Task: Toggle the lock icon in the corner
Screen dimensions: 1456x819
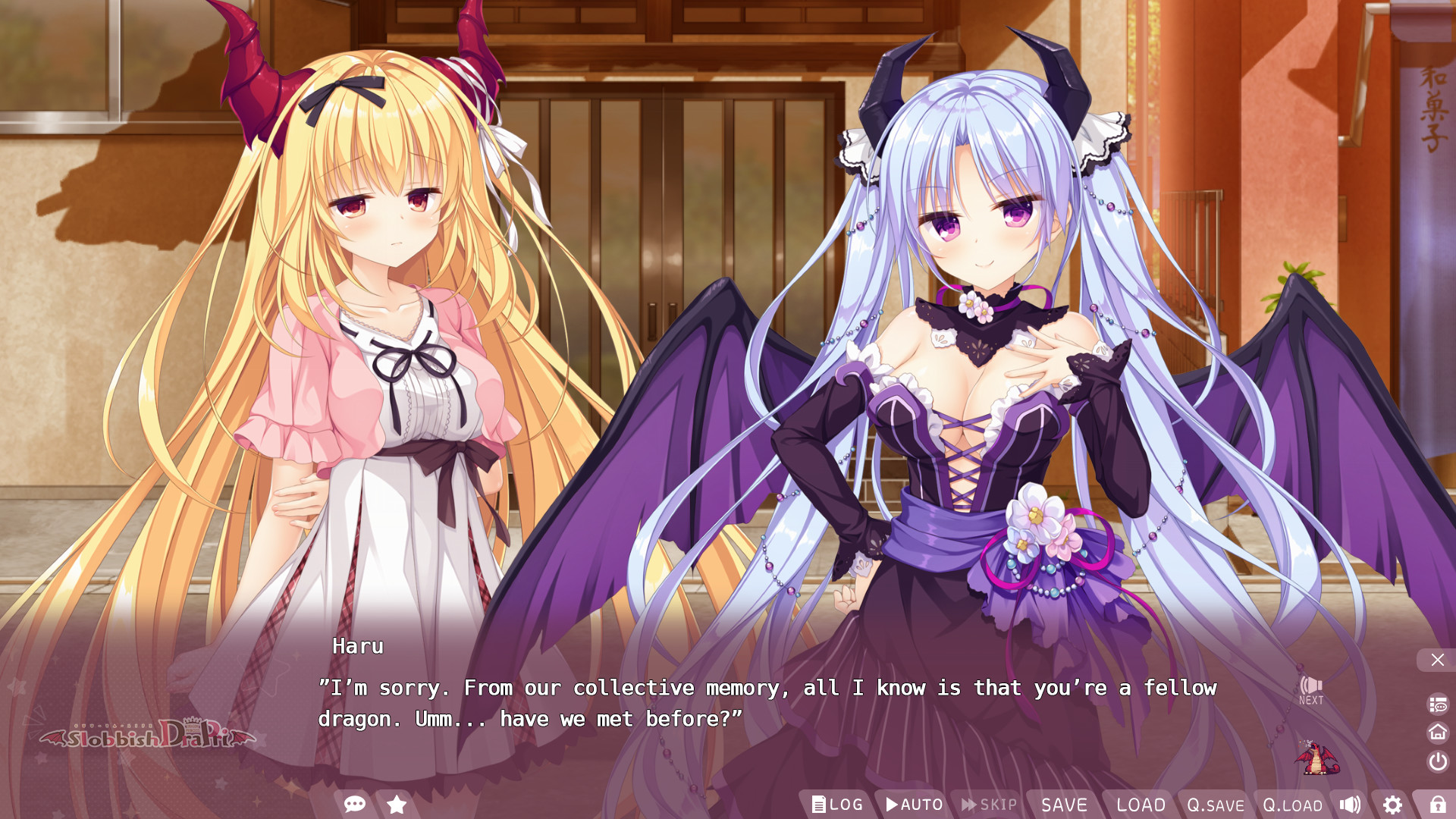Action: pos(1438,804)
